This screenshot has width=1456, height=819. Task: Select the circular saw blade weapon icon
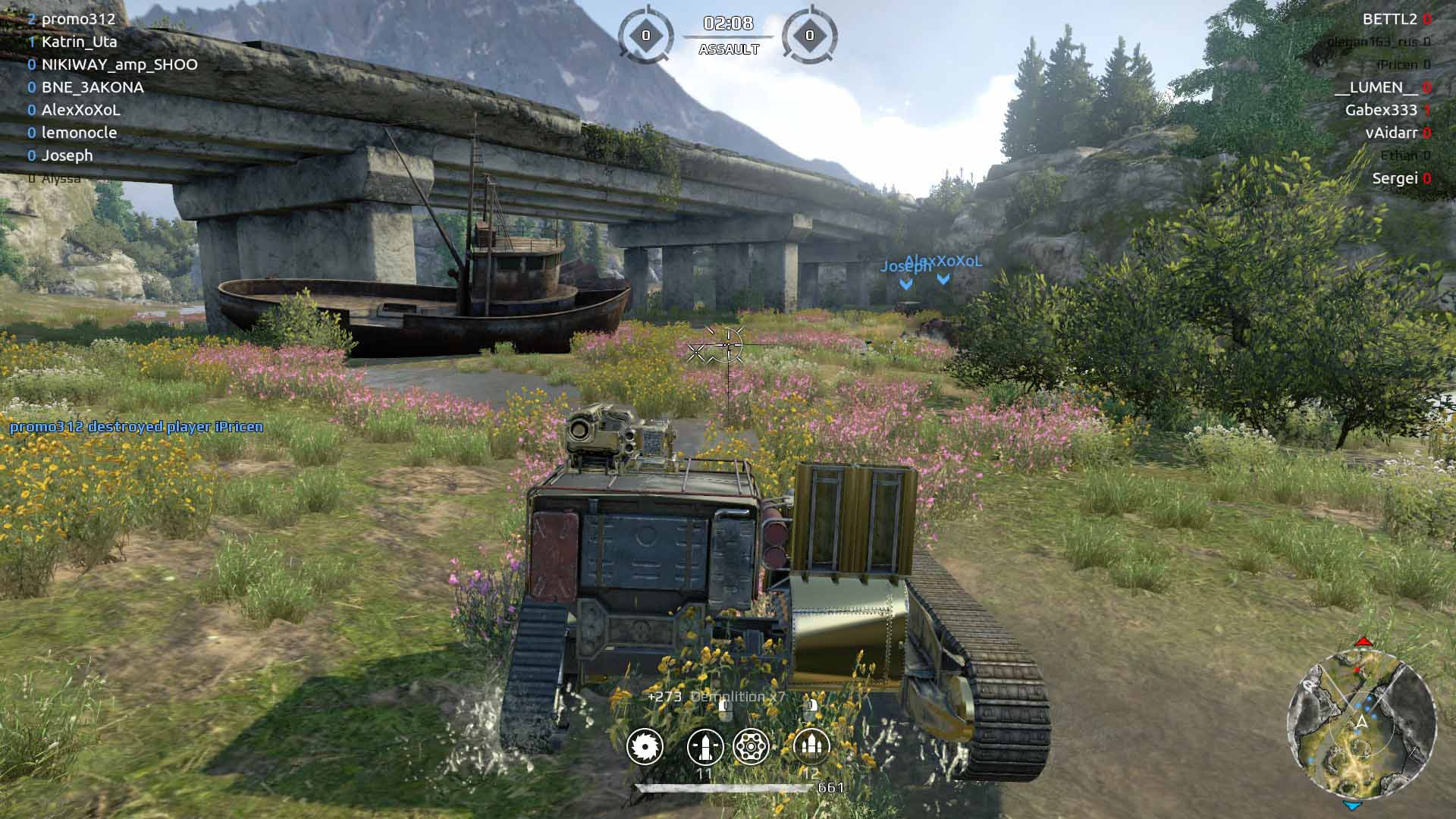coord(645,747)
